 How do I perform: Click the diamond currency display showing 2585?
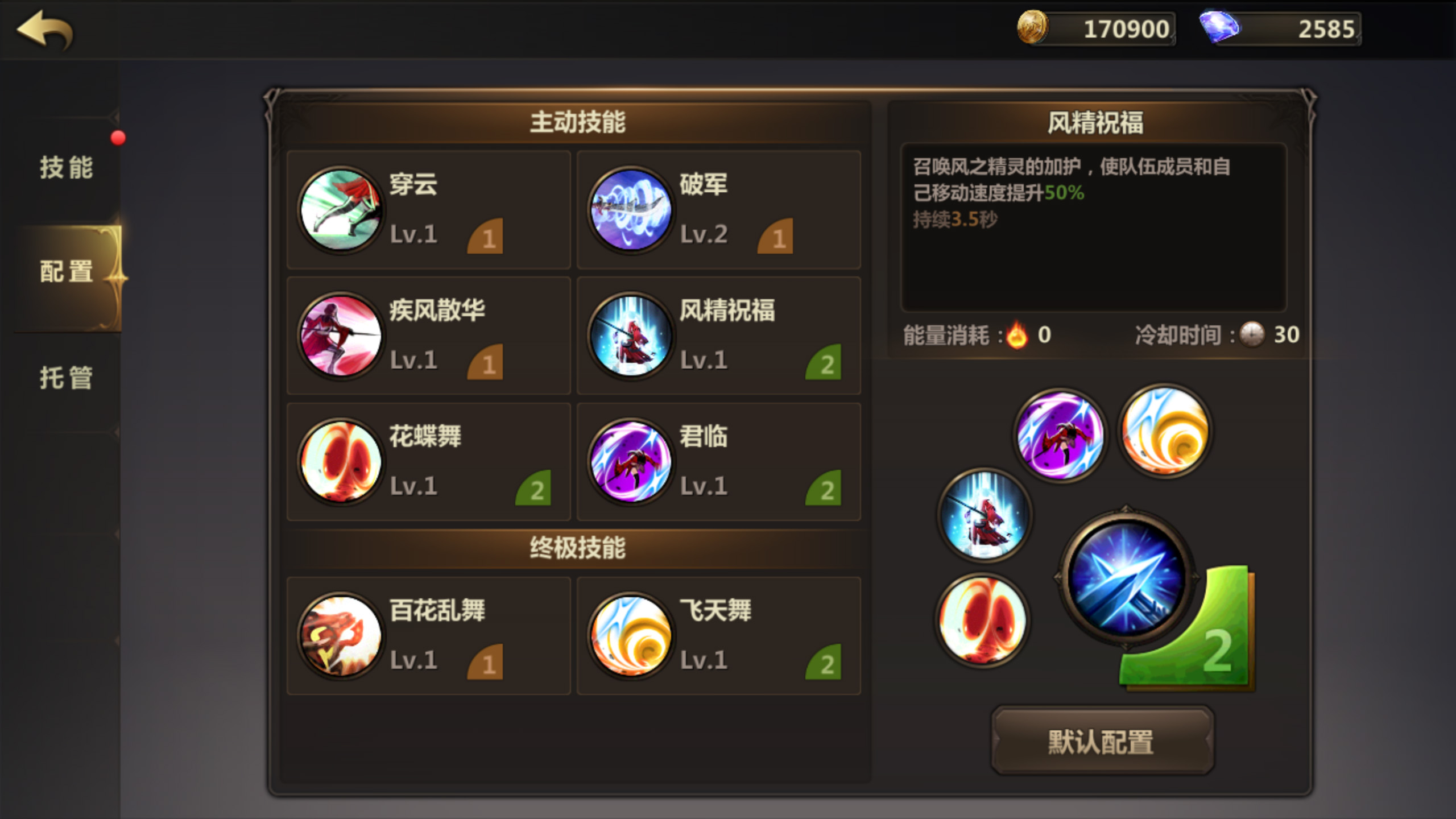pyautogui.click(x=1280, y=28)
